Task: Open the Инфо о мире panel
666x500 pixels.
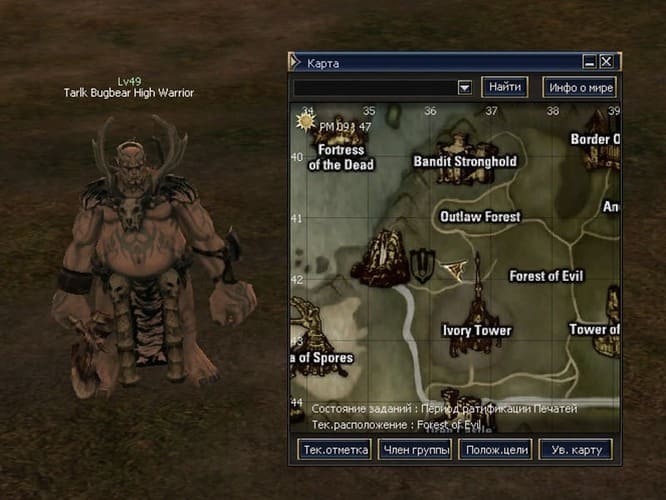Action: point(580,87)
